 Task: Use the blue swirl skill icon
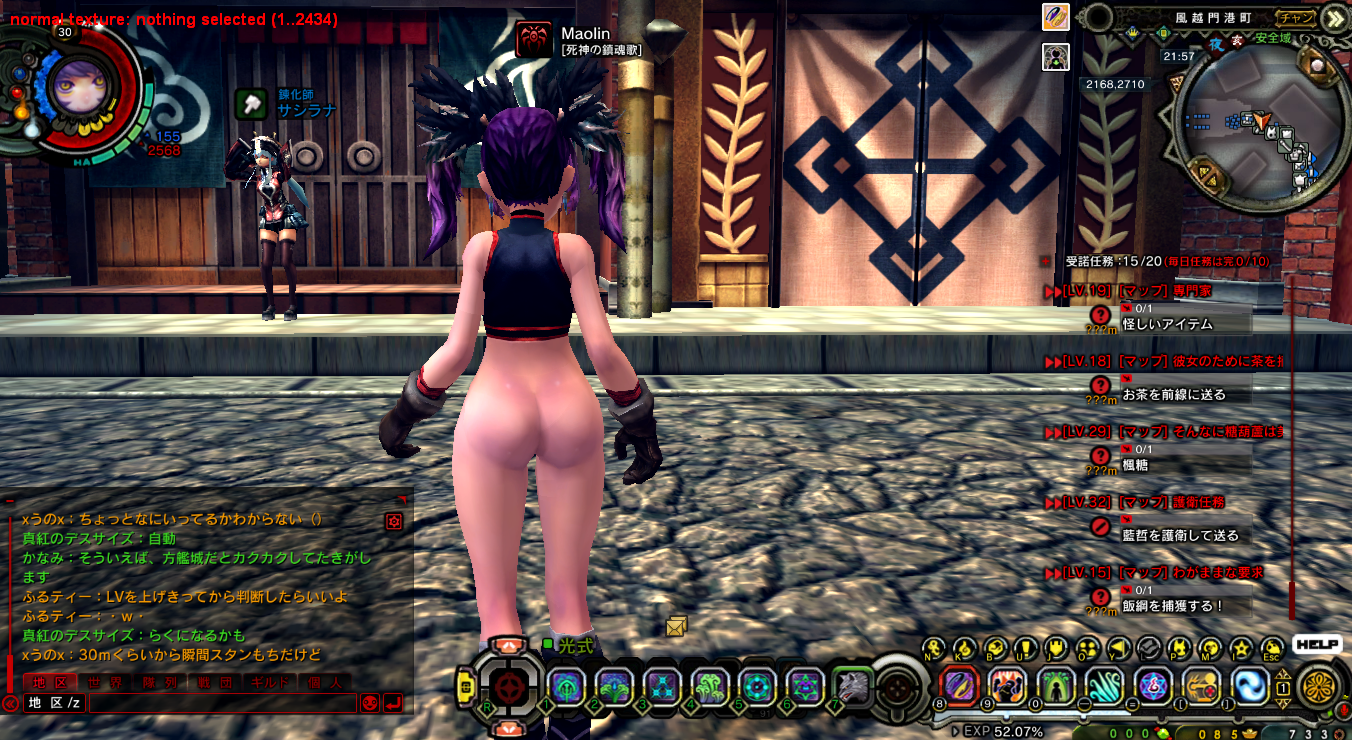tap(1250, 687)
